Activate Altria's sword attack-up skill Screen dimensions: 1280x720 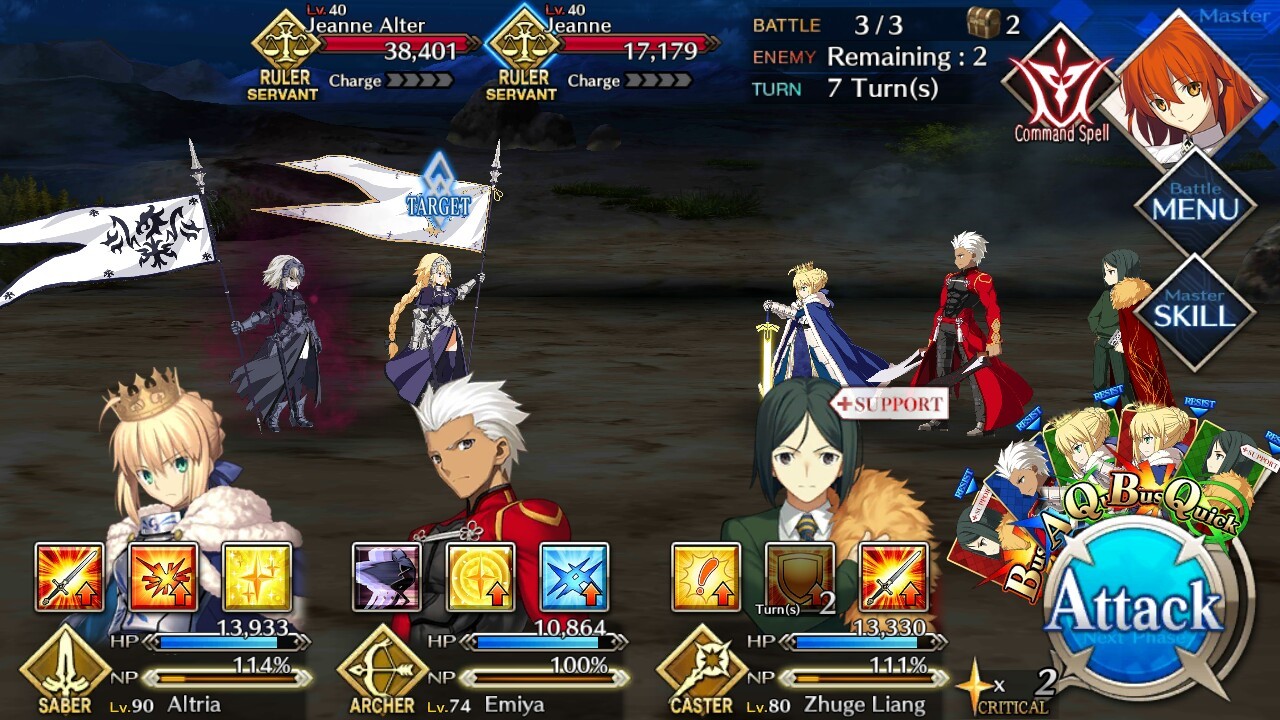70,577
